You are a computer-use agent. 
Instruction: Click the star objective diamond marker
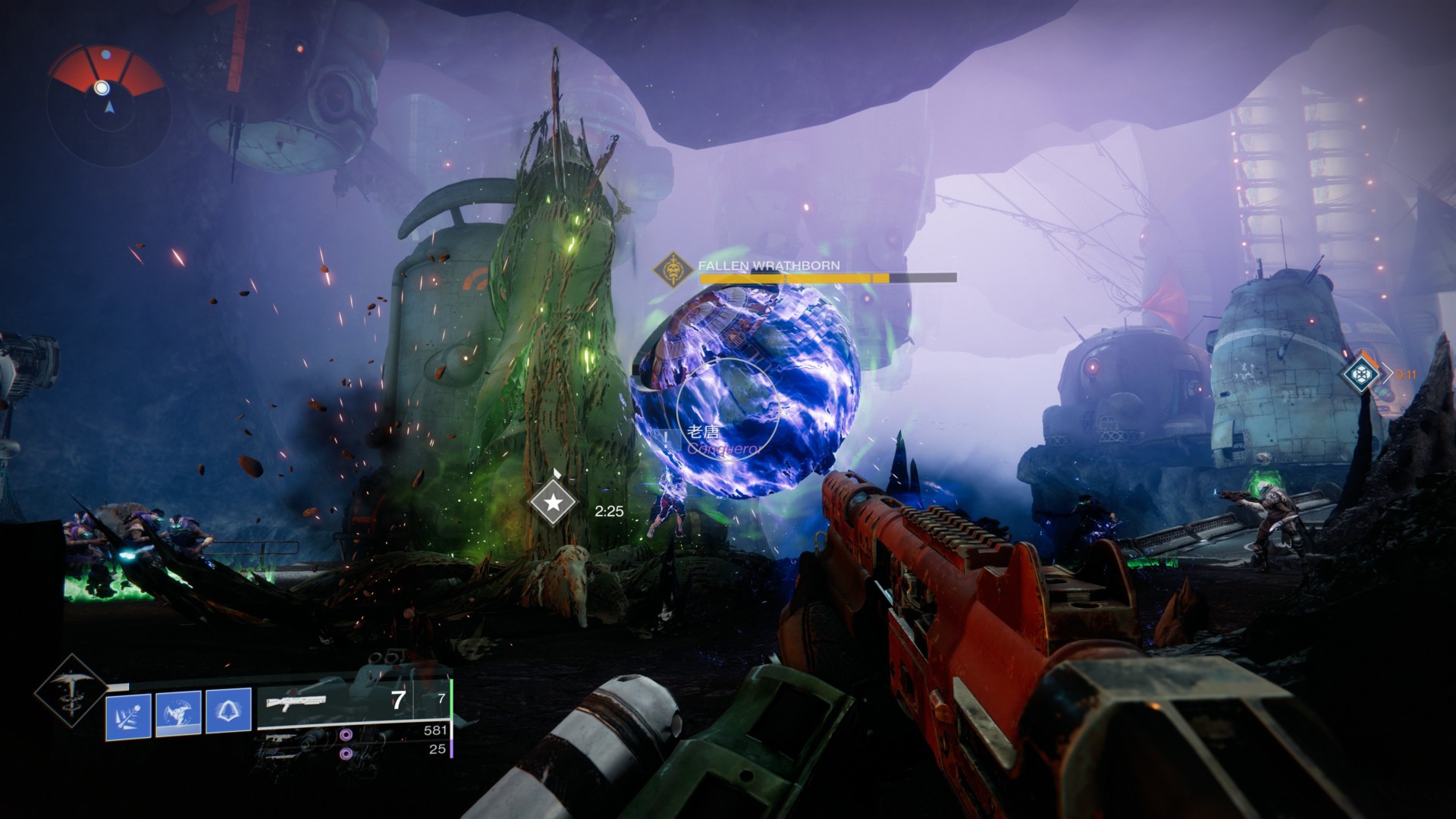(556, 502)
